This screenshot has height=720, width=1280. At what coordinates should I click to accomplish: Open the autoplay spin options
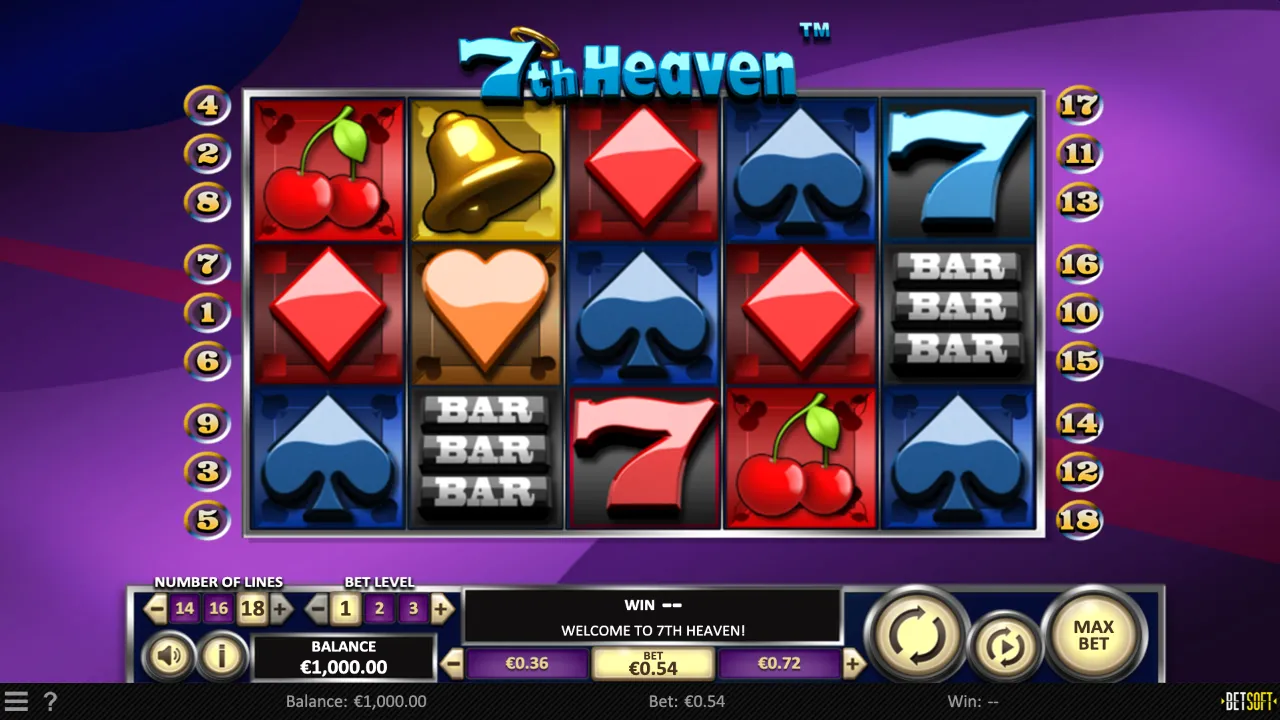(x=1006, y=646)
